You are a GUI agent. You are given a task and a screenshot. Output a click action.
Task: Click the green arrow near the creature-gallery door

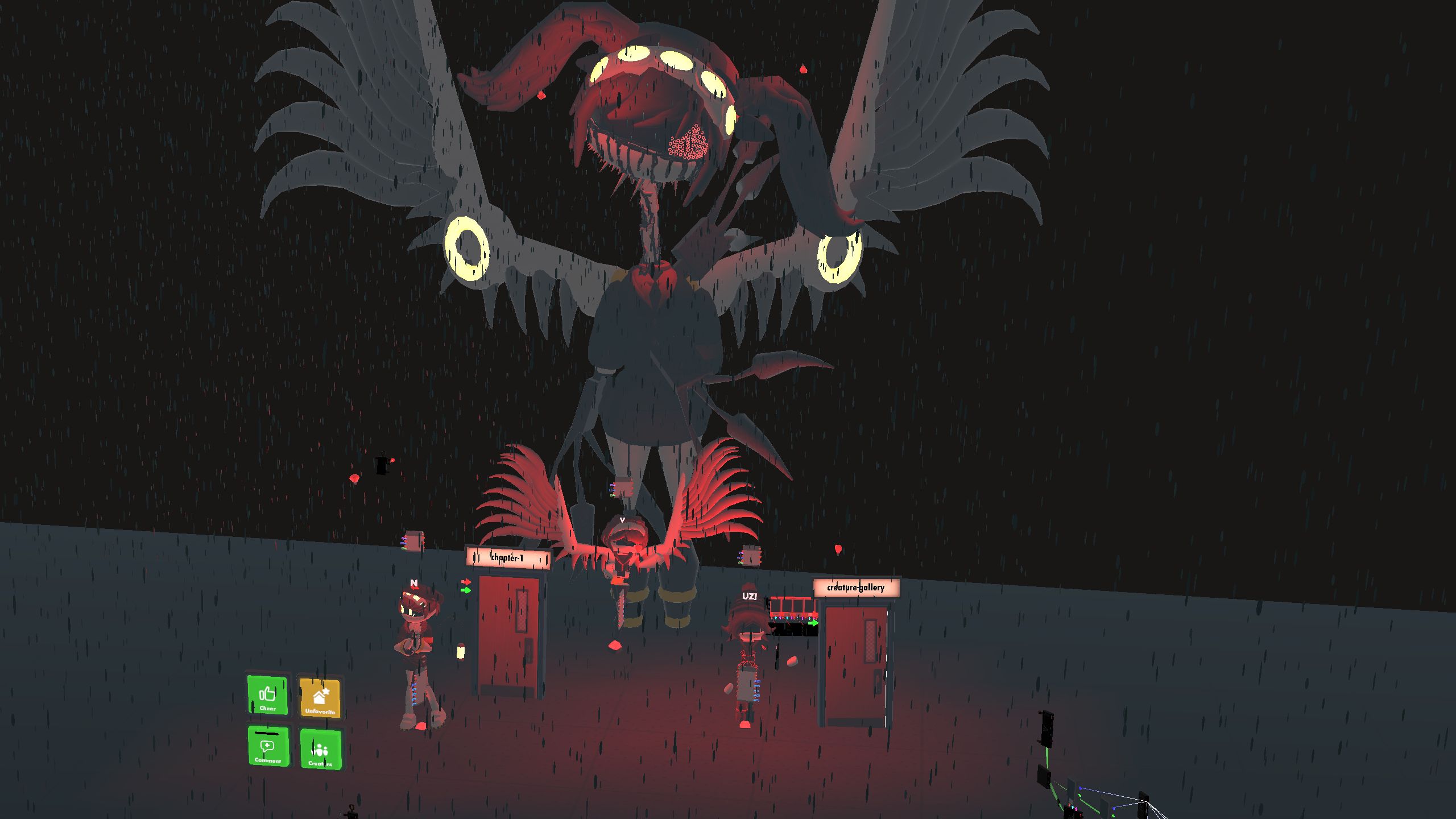pos(814,623)
